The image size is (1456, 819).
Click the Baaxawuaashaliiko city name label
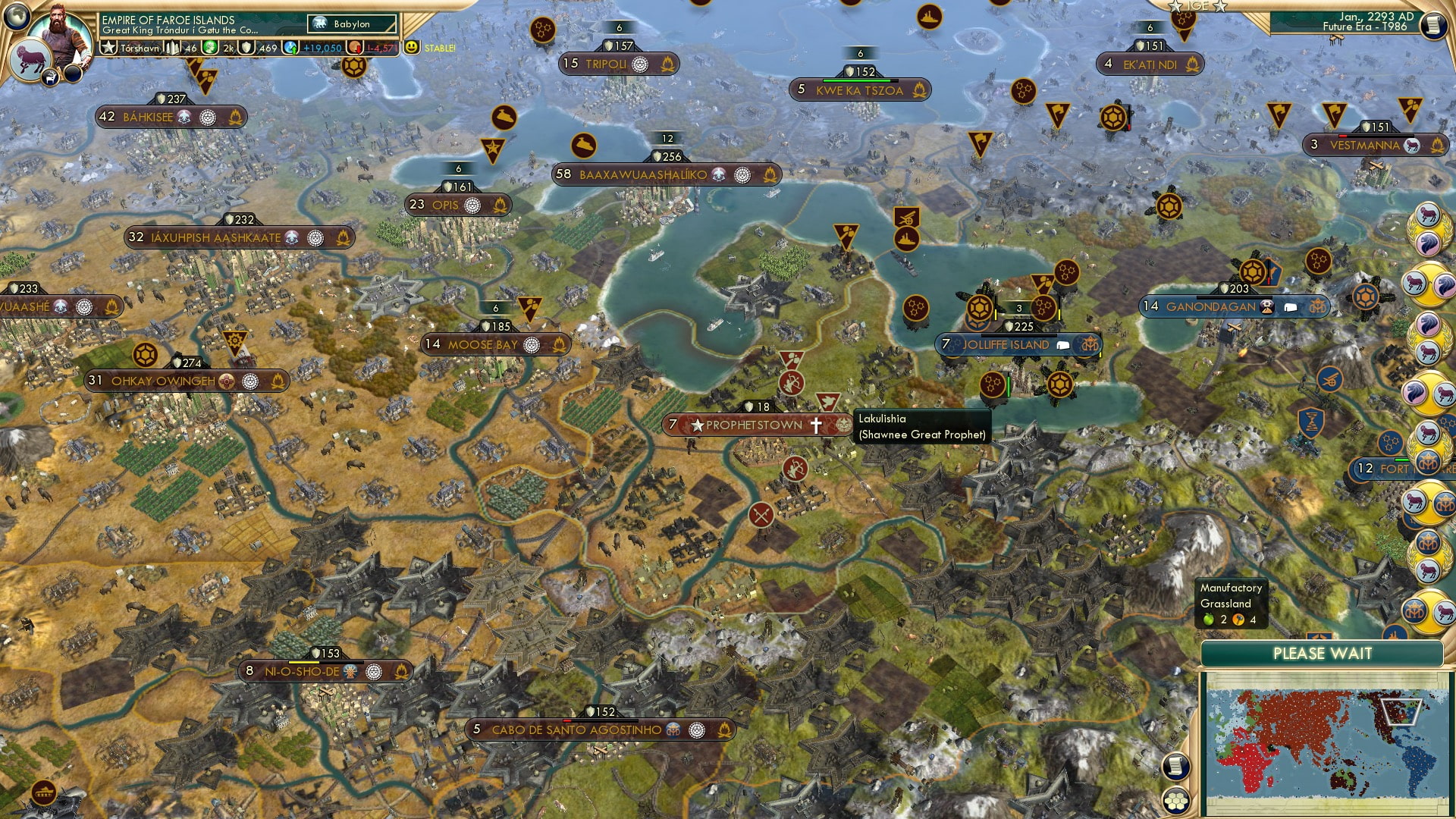645,174
